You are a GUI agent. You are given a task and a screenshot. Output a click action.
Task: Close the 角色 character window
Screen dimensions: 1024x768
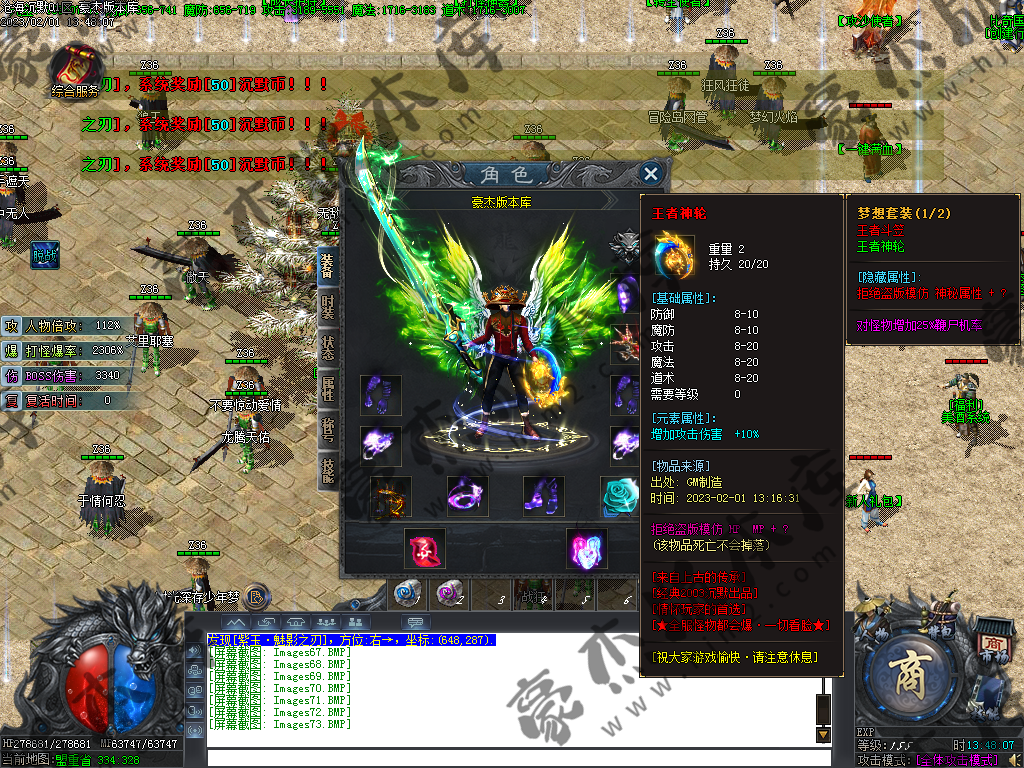[650, 174]
